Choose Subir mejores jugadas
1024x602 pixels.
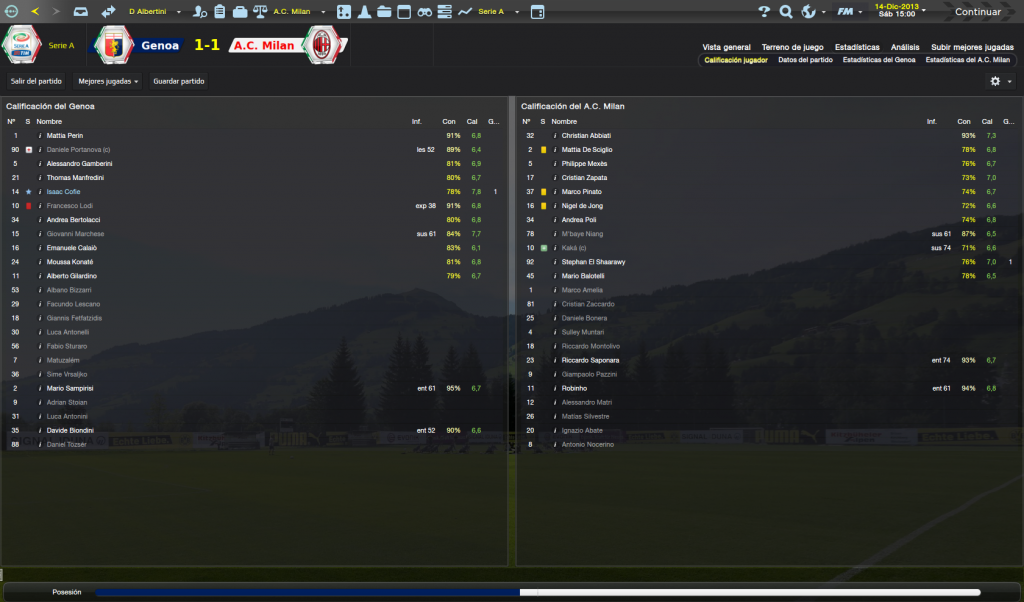coord(972,47)
